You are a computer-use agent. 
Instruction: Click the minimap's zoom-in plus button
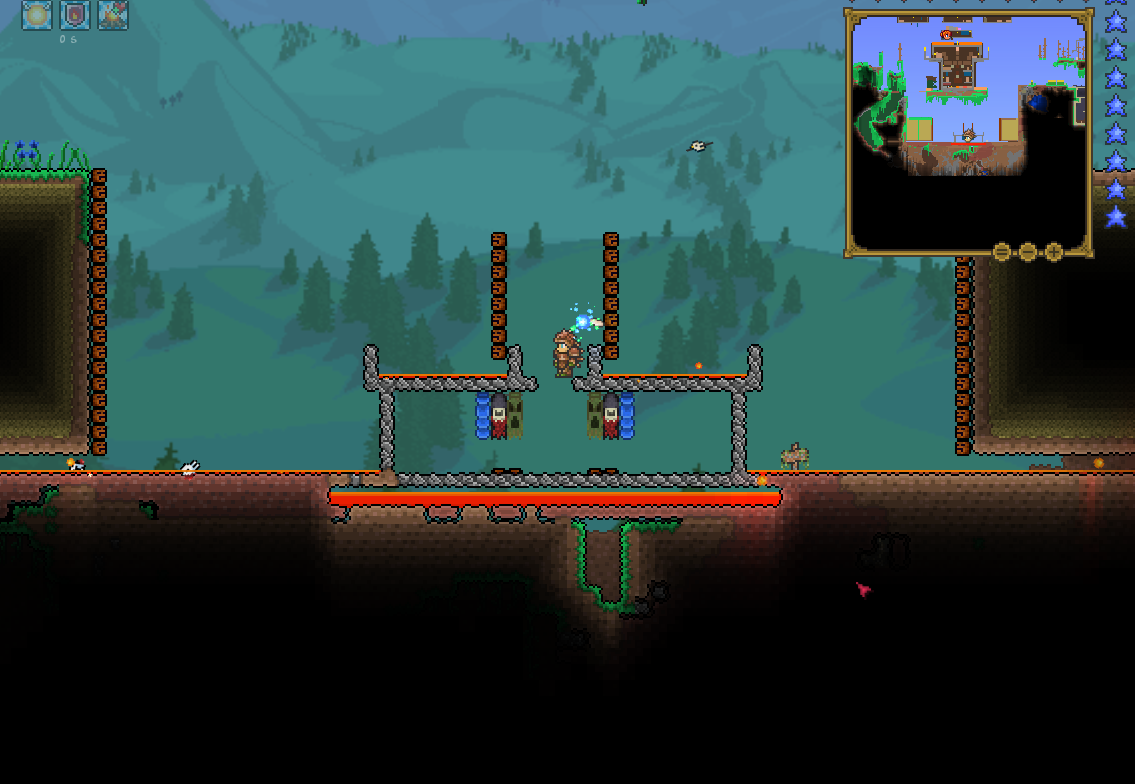click(x=1054, y=252)
